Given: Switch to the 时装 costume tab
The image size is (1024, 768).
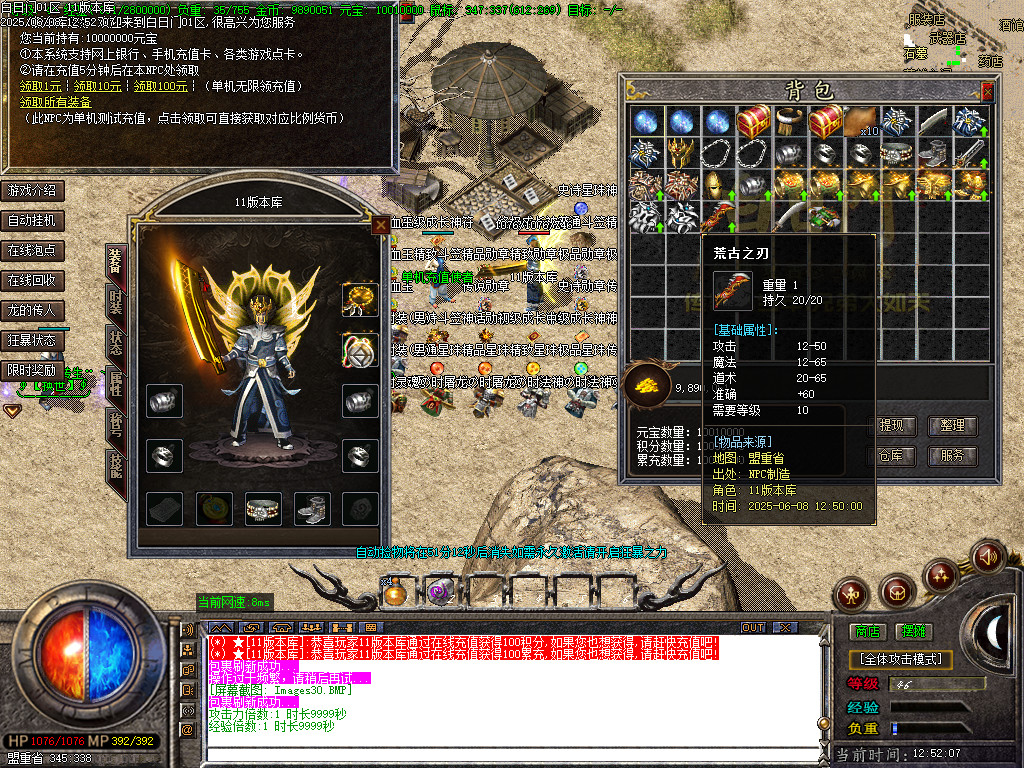Looking at the screenshot, I should point(115,301).
